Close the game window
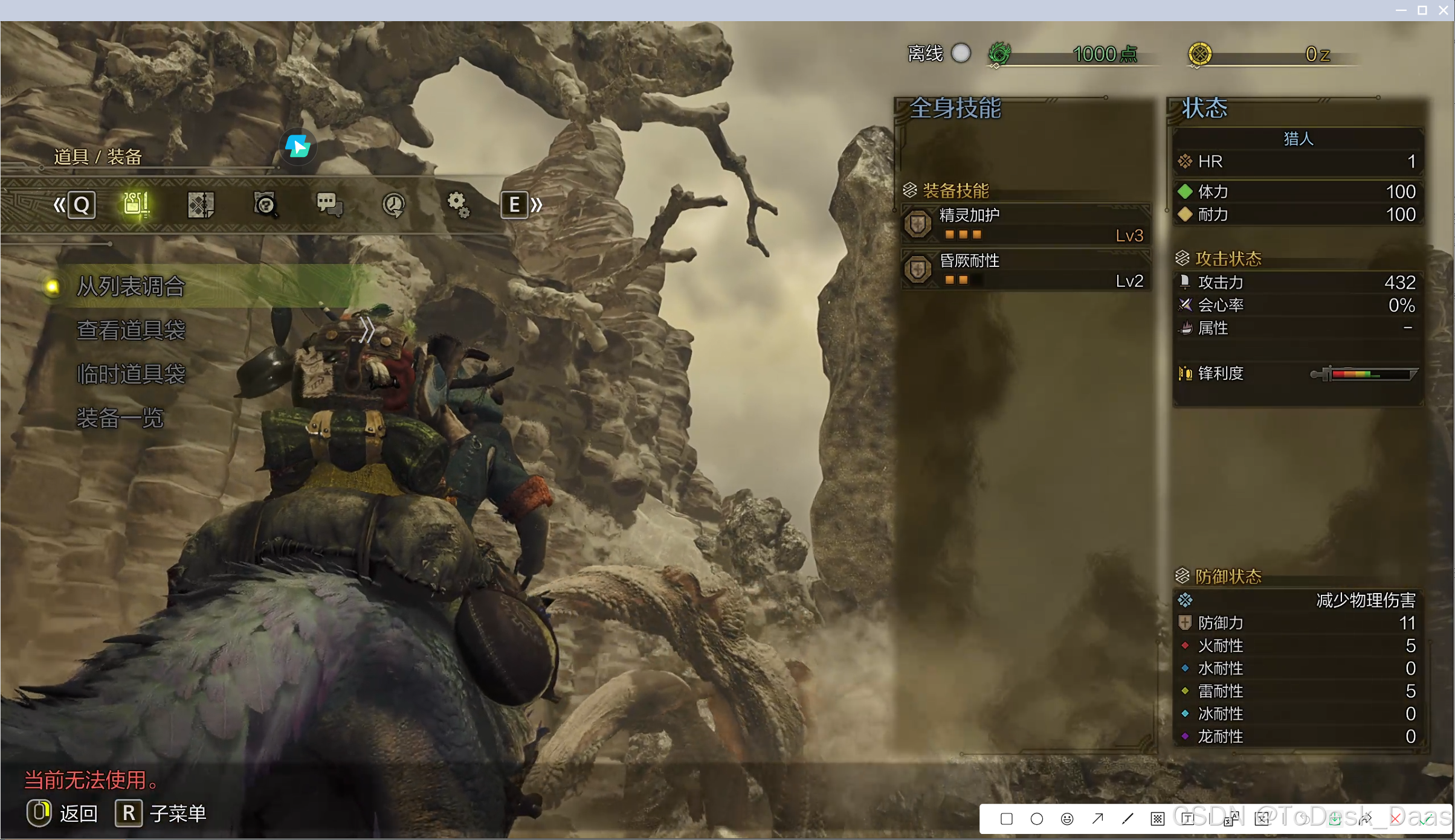 [x=1444, y=10]
